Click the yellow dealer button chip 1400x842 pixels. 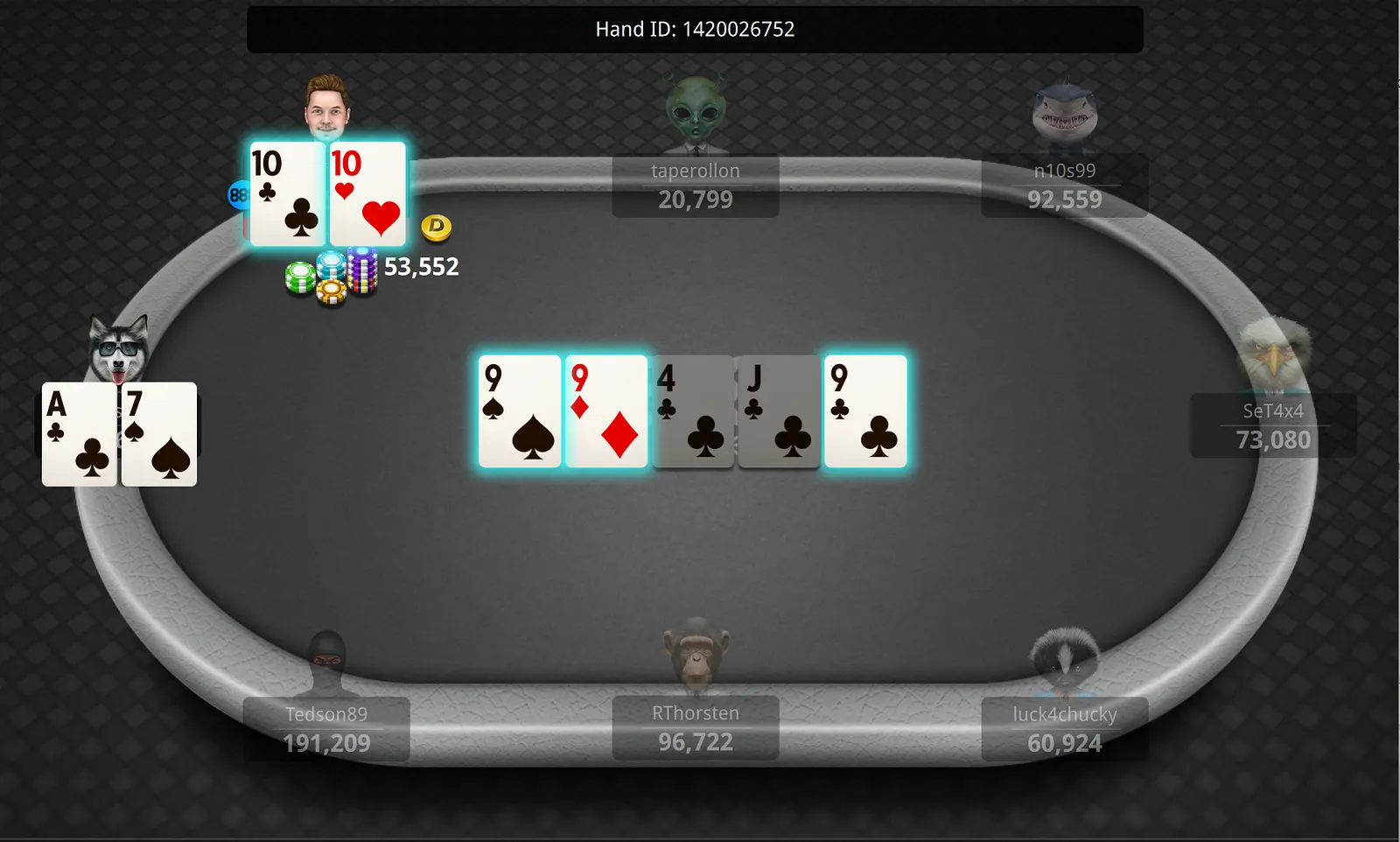[436, 228]
